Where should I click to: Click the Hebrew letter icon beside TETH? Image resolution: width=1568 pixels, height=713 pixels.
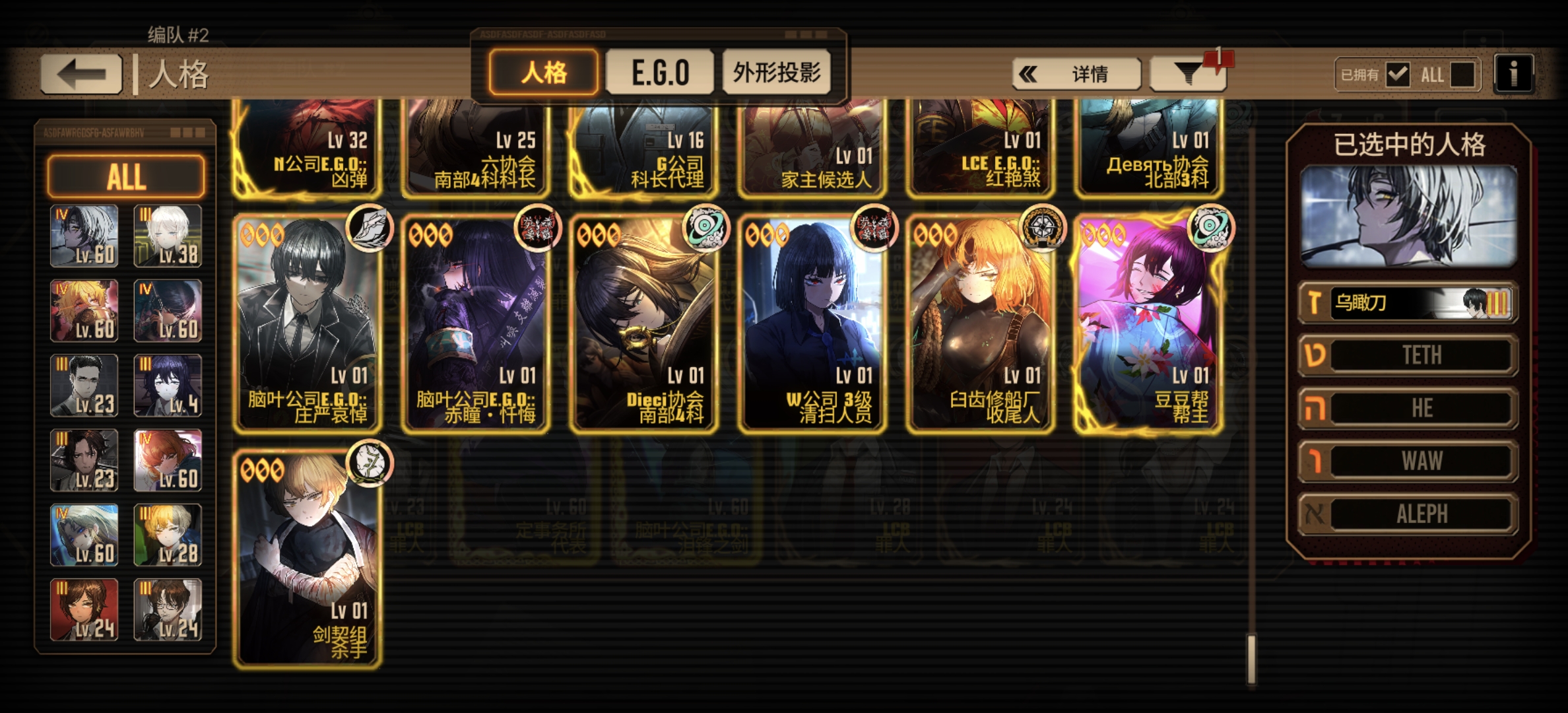pos(1317,355)
